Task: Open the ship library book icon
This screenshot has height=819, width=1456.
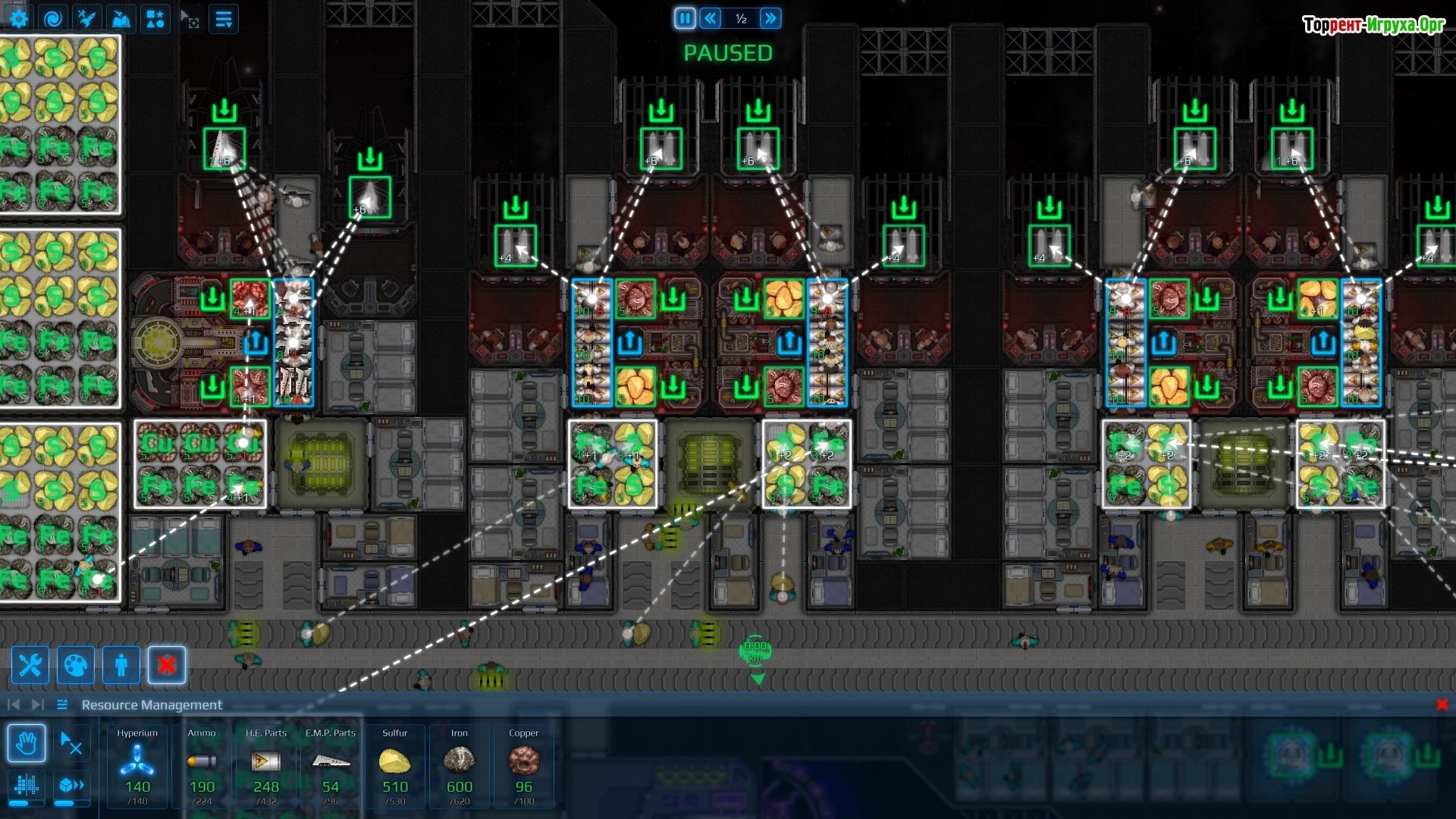Action: point(121,19)
